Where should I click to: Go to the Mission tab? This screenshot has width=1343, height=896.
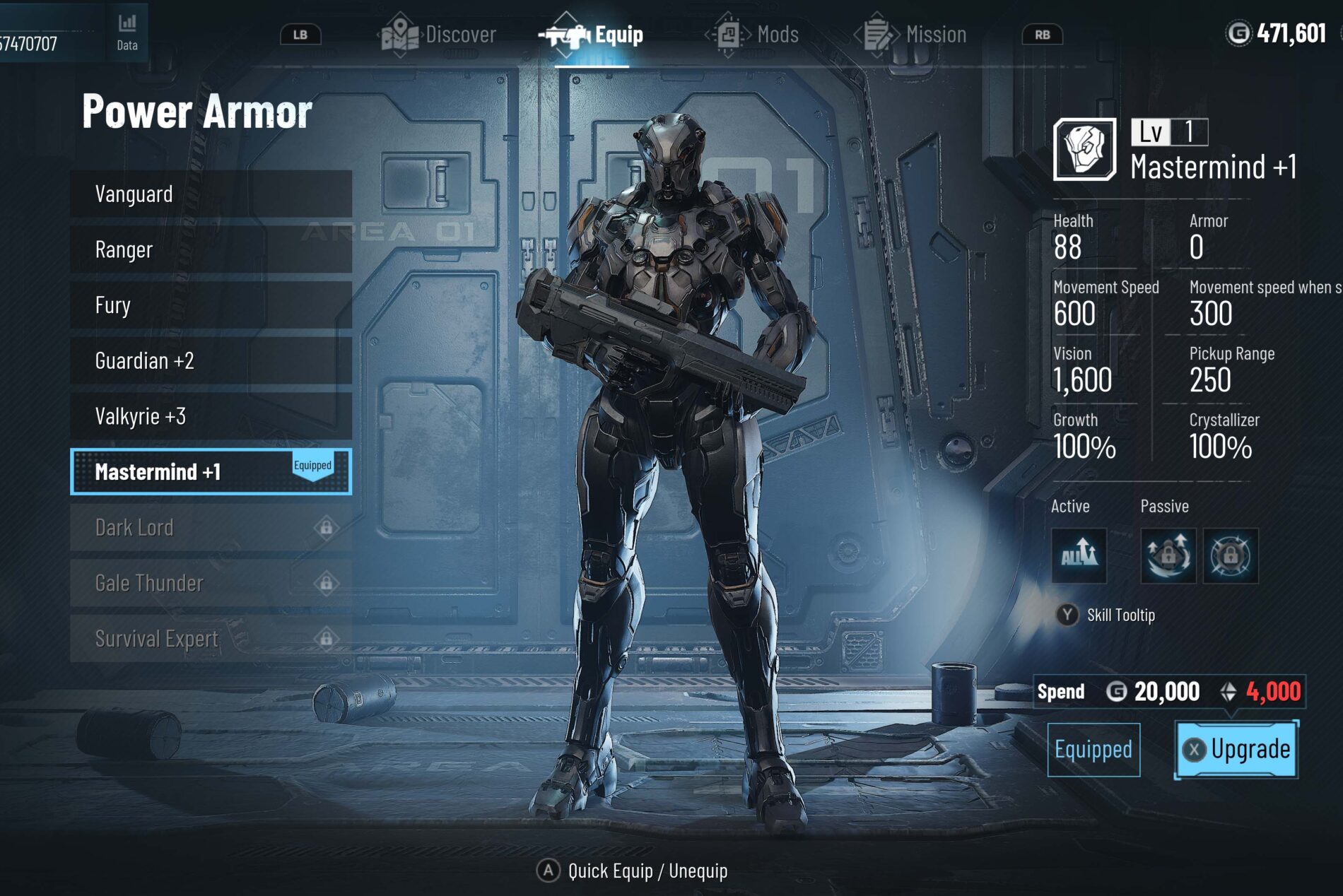[913, 35]
